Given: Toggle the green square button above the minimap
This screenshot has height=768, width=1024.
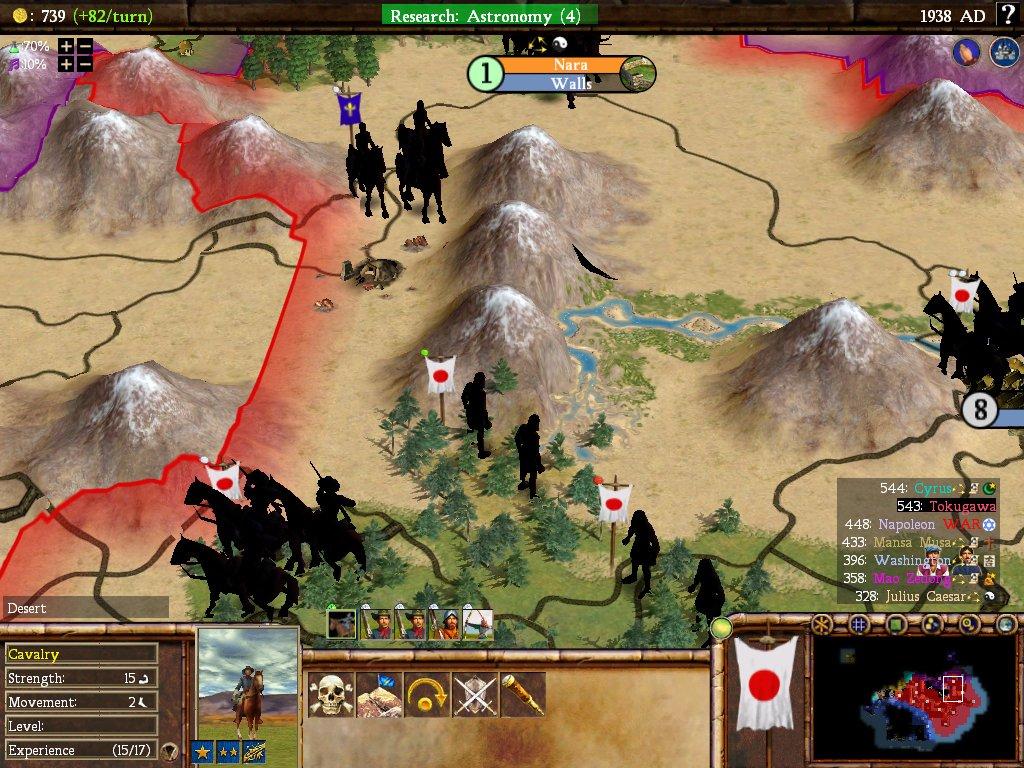Looking at the screenshot, I should (x=895, y=625).
